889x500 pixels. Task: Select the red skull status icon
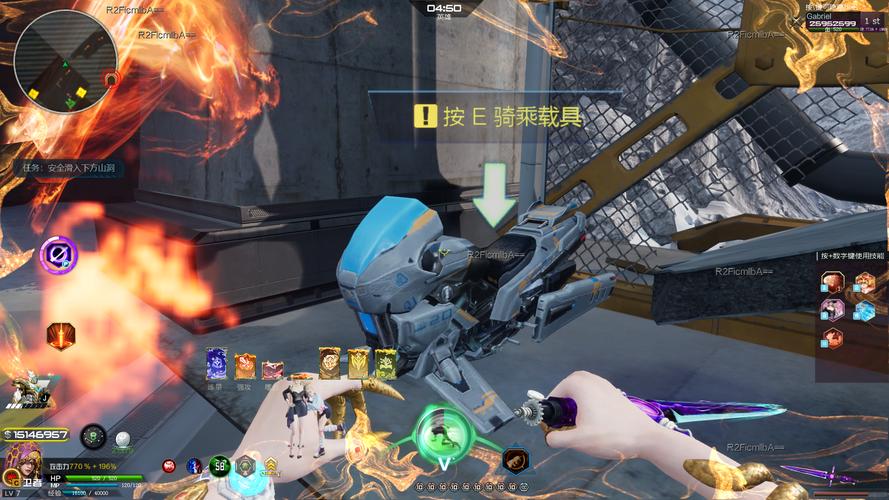pyautogui.click(x=169, y=466)
